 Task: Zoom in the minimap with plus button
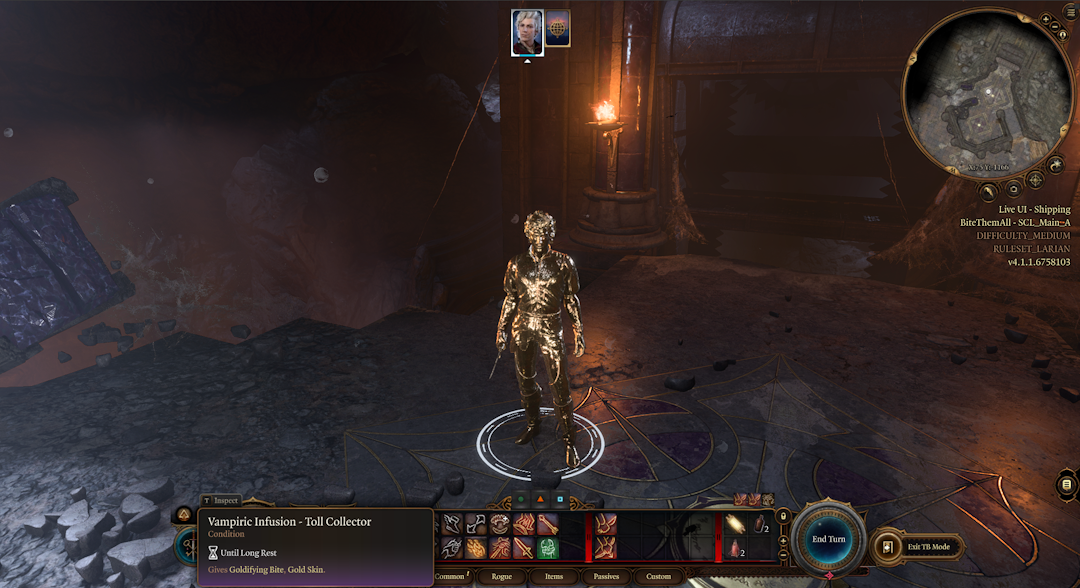pos(1044,20)
